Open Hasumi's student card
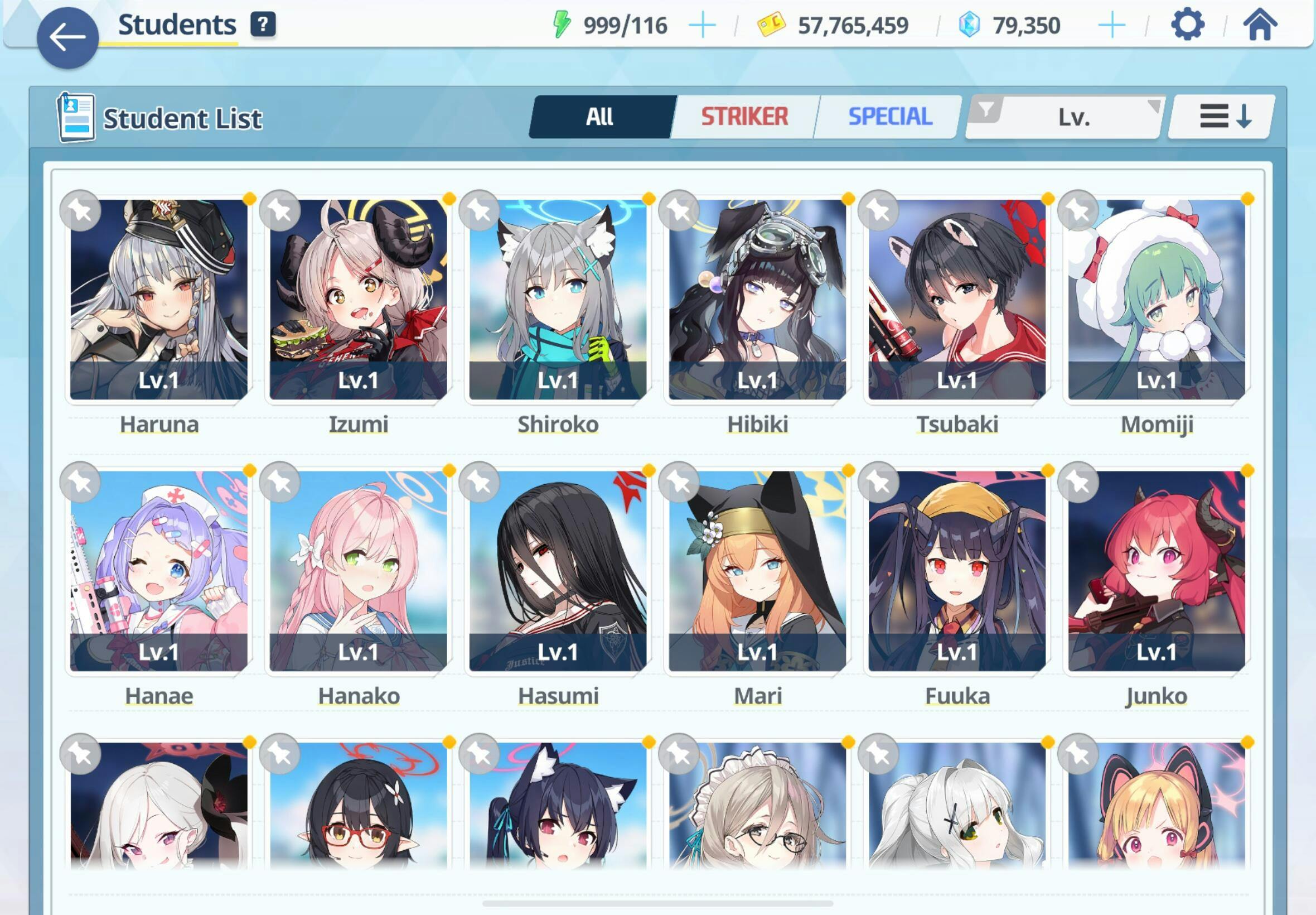Viewport: 1316px width, 915px height. [558, 571]
